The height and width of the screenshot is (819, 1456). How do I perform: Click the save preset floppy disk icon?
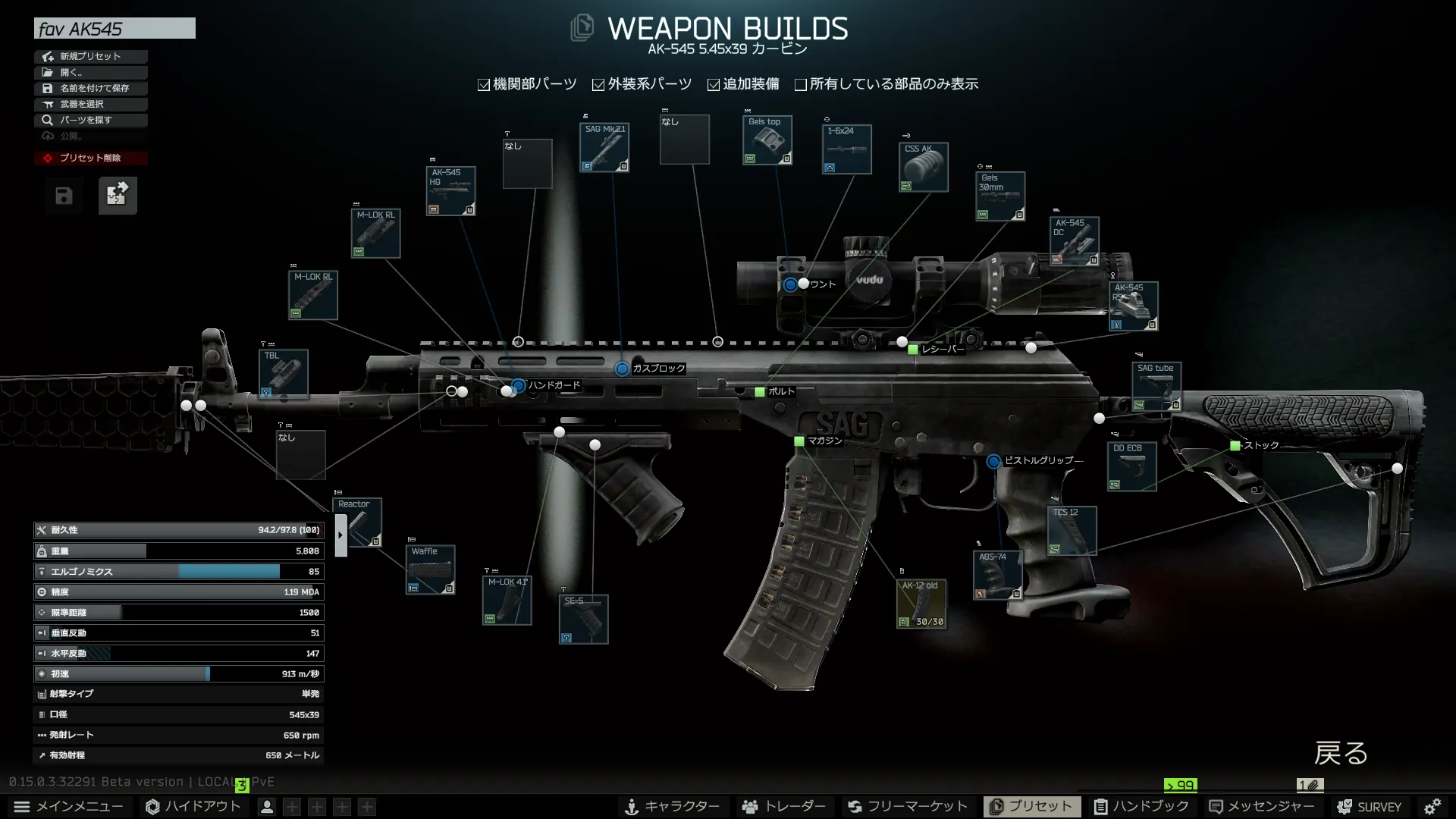(64, 196)
